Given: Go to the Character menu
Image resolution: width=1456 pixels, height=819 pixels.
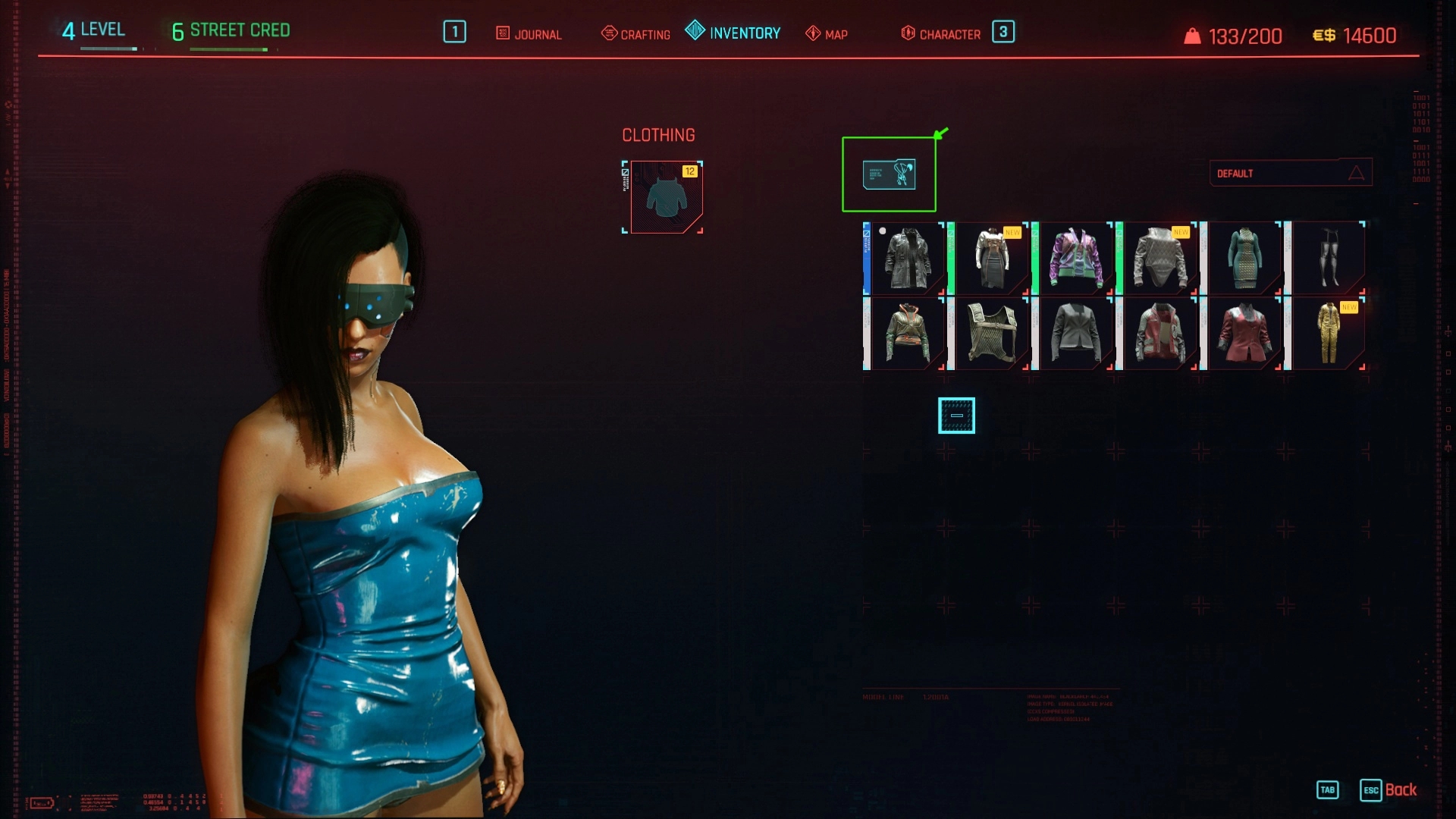Looking at the screenshot, I should (941, 34).
